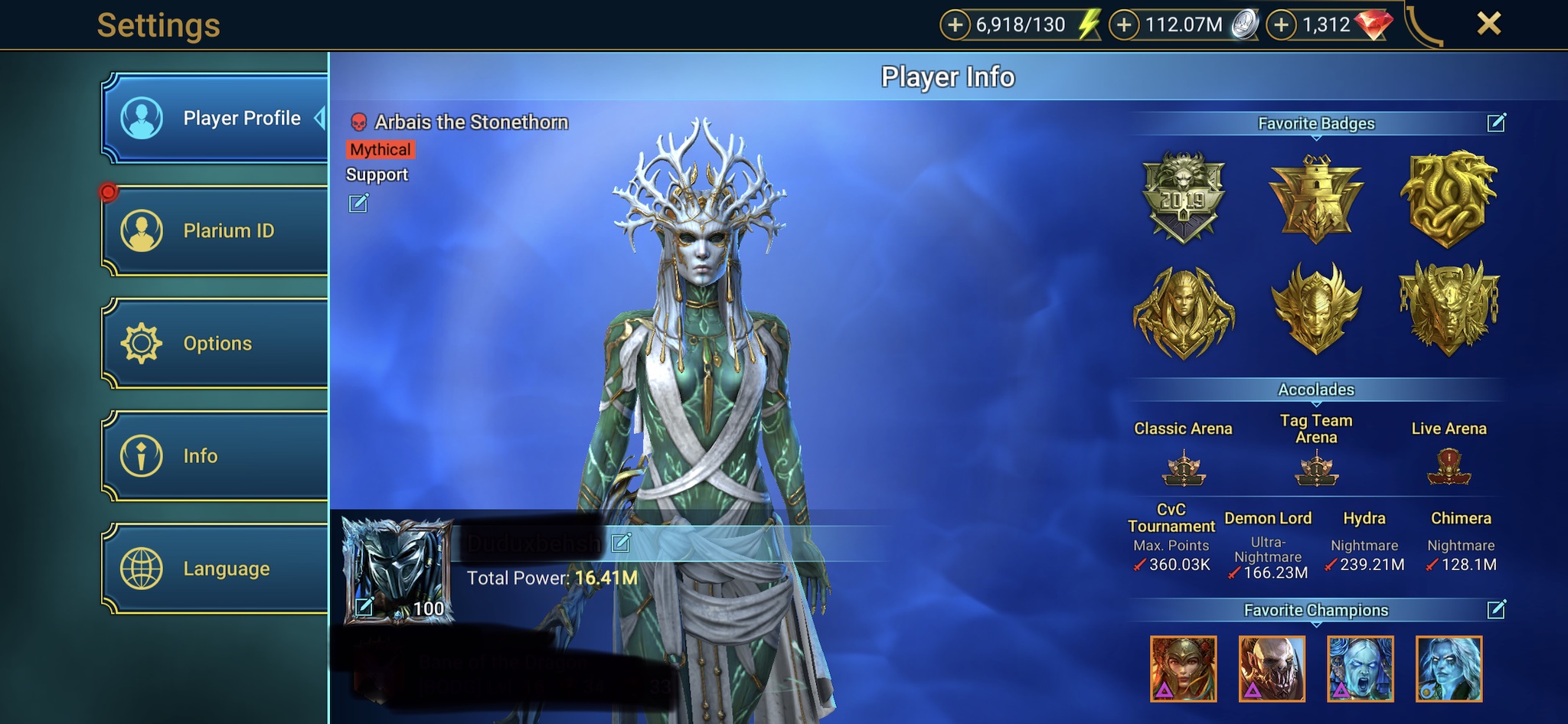Edit the player name
This screenshot has width=1568, height=724.
[621, 543]
